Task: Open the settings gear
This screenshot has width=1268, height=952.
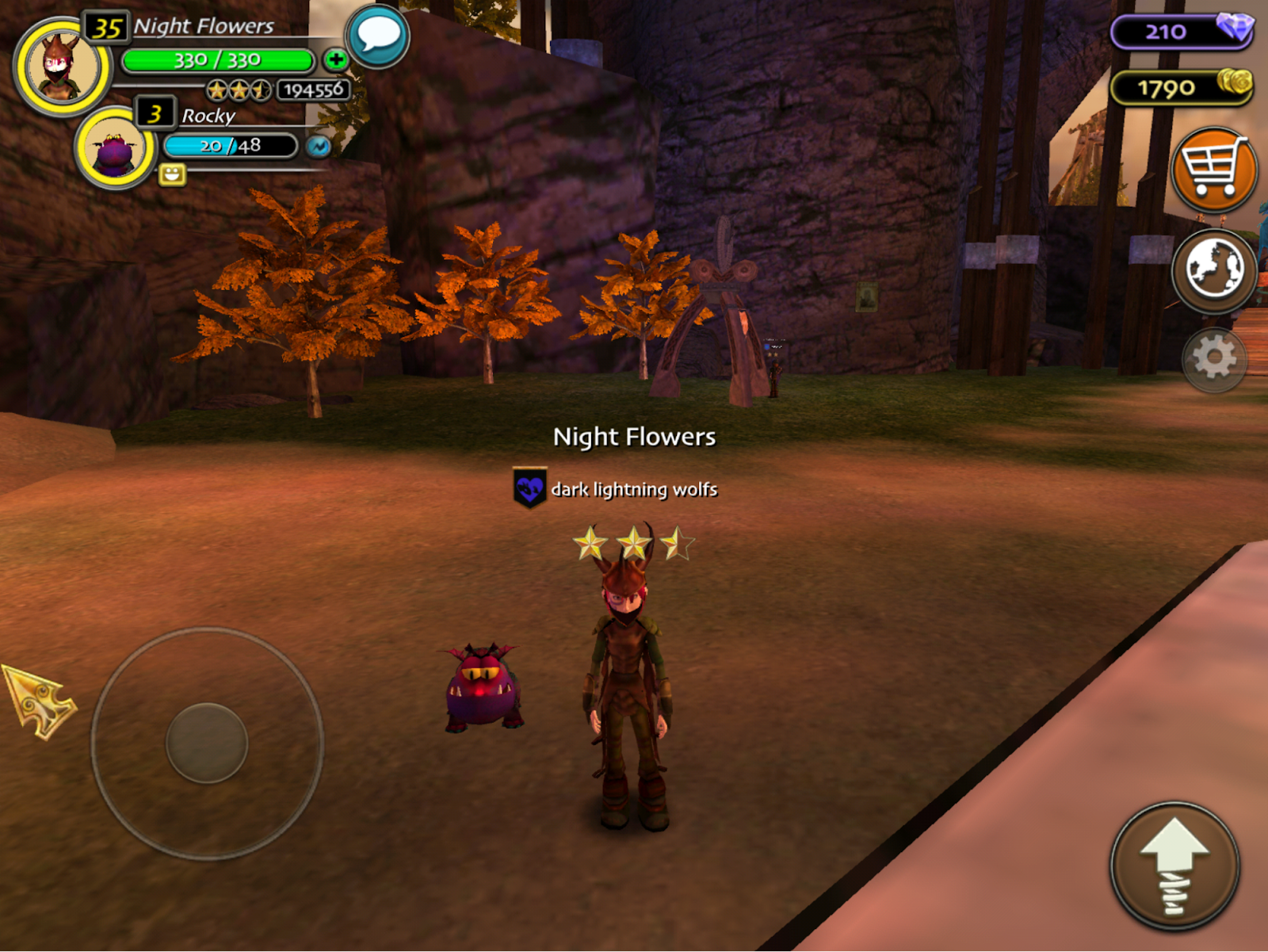Action: [1213, 360]
